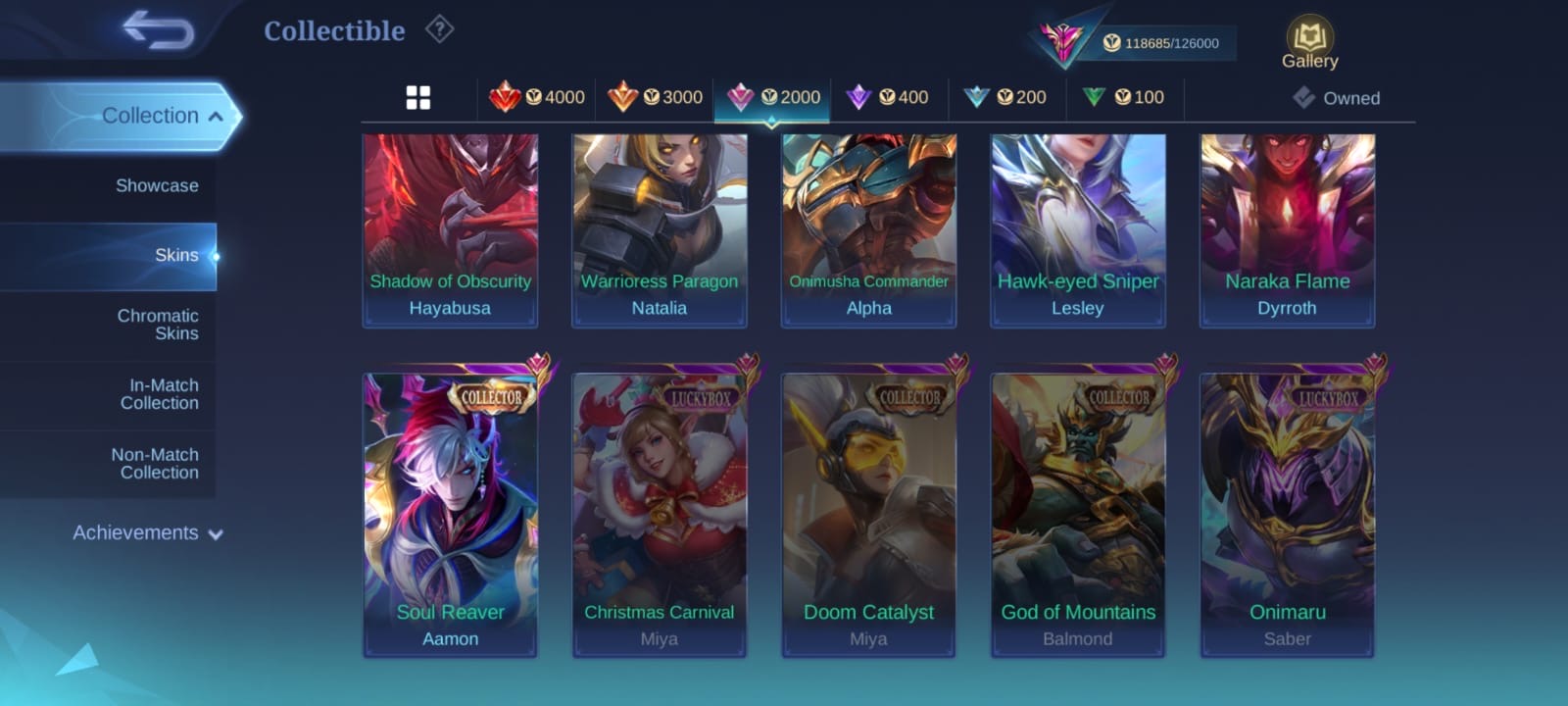View Aamon's Soul Reaver skin card

coord(450,515)
